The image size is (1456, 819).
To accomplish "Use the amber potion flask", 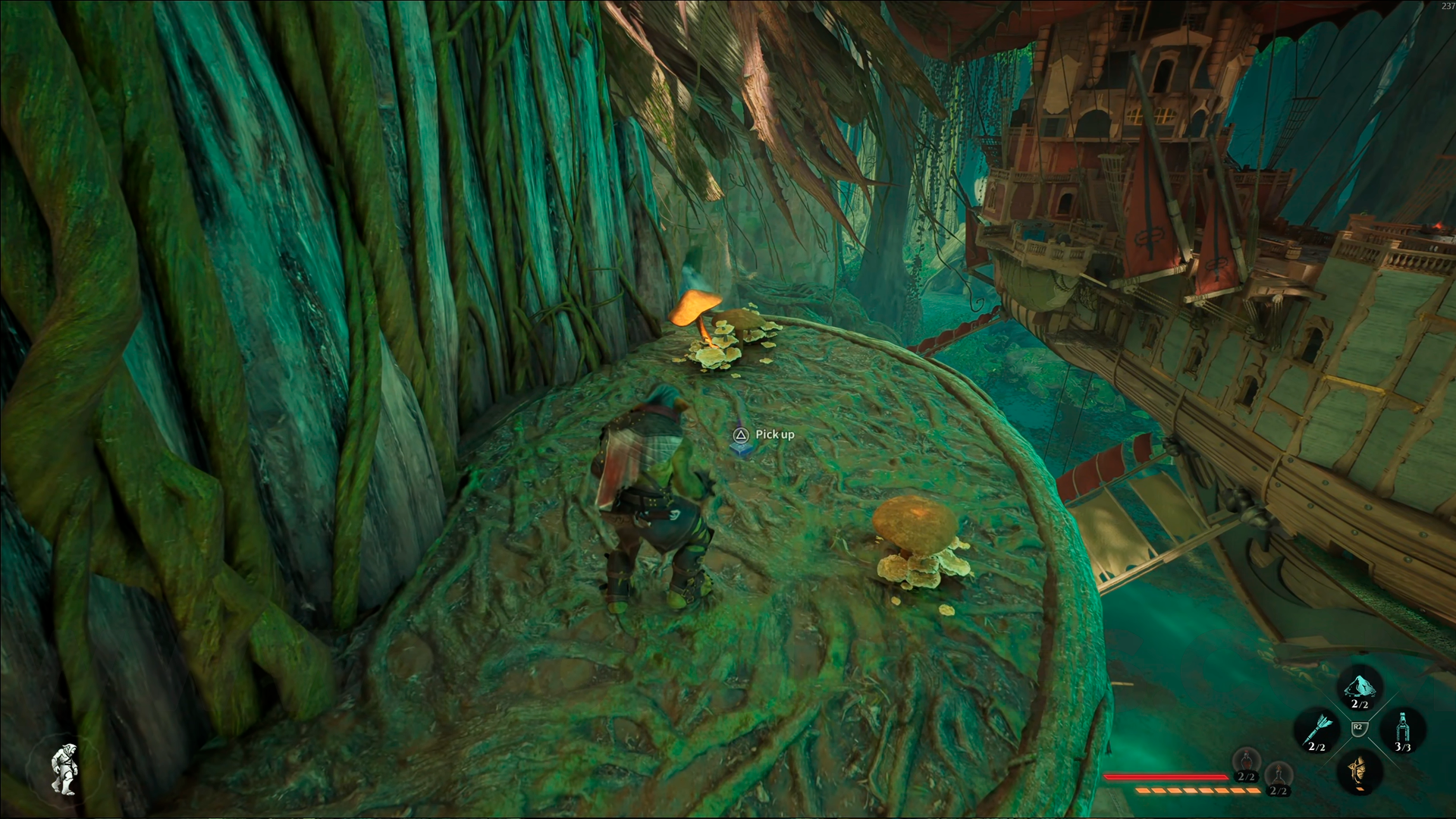I will (1279, 776).
